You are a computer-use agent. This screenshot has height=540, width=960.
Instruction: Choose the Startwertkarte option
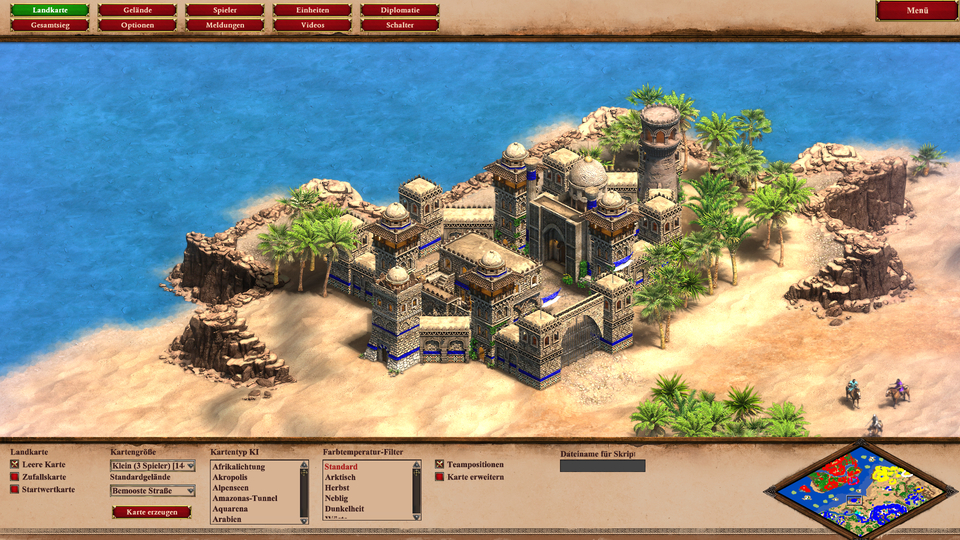point(15,489)
